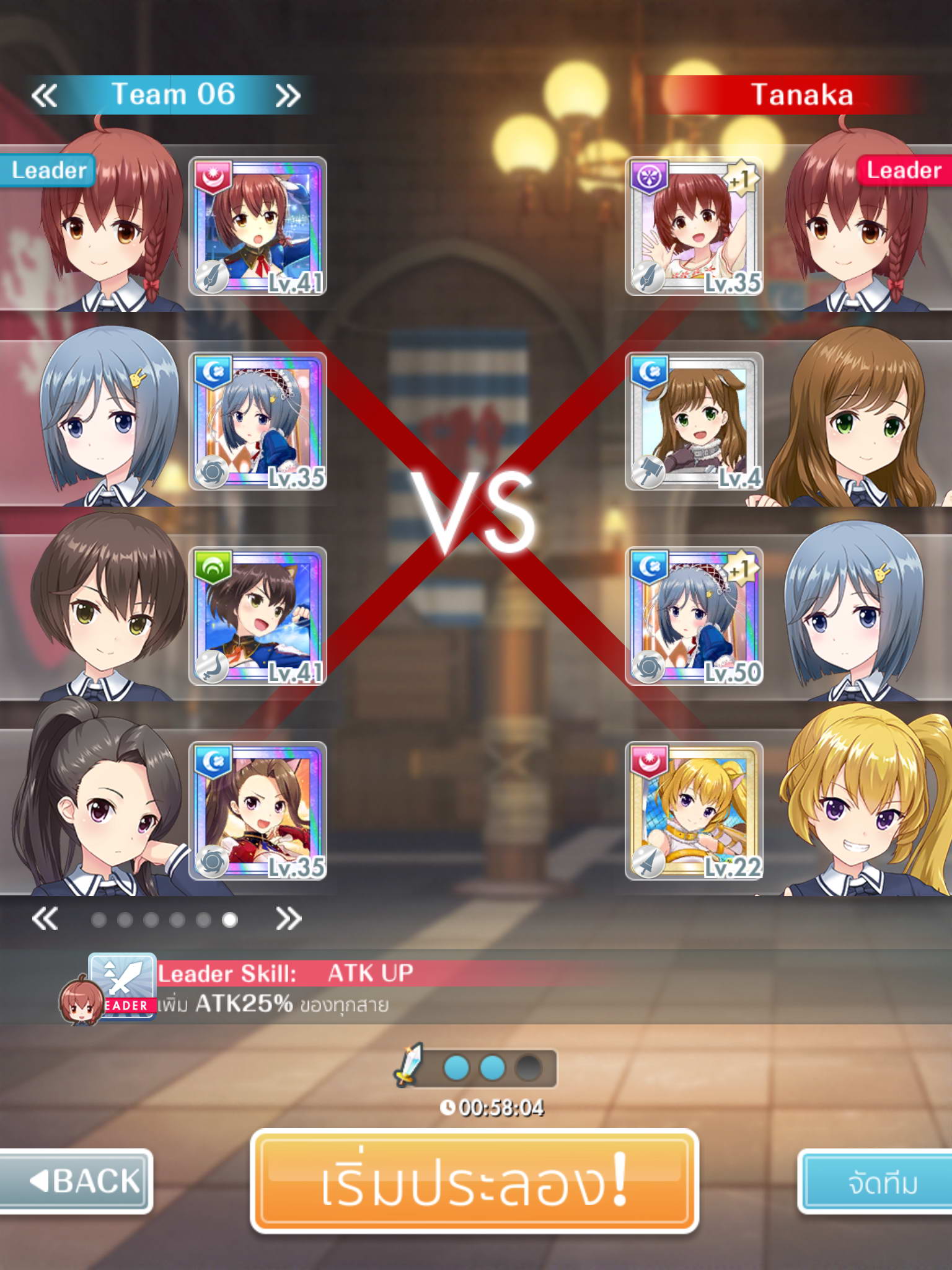Go back using the BACK button
The height and width of the screenshot is (1270, 952).
[x=77, y=1180]
